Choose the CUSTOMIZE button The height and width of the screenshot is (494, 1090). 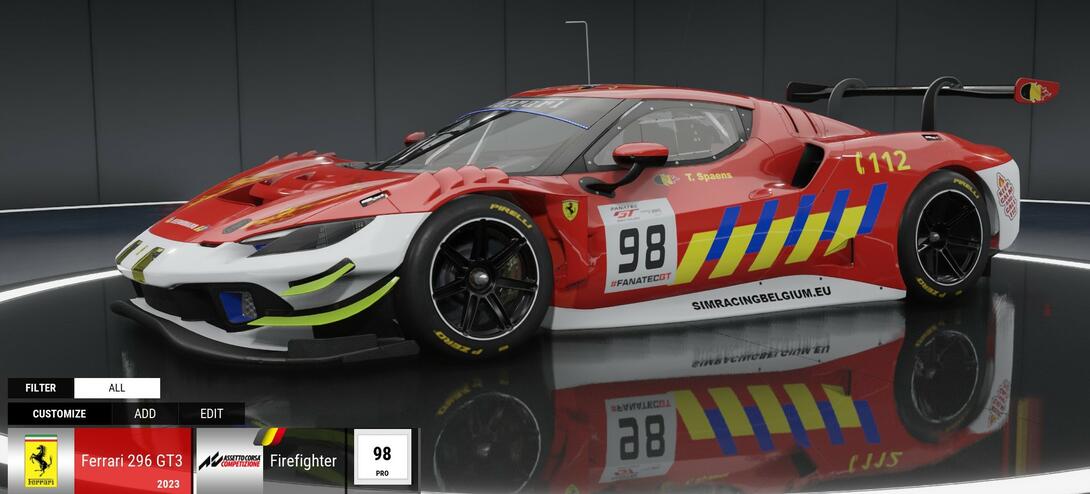tap(59, 414)
